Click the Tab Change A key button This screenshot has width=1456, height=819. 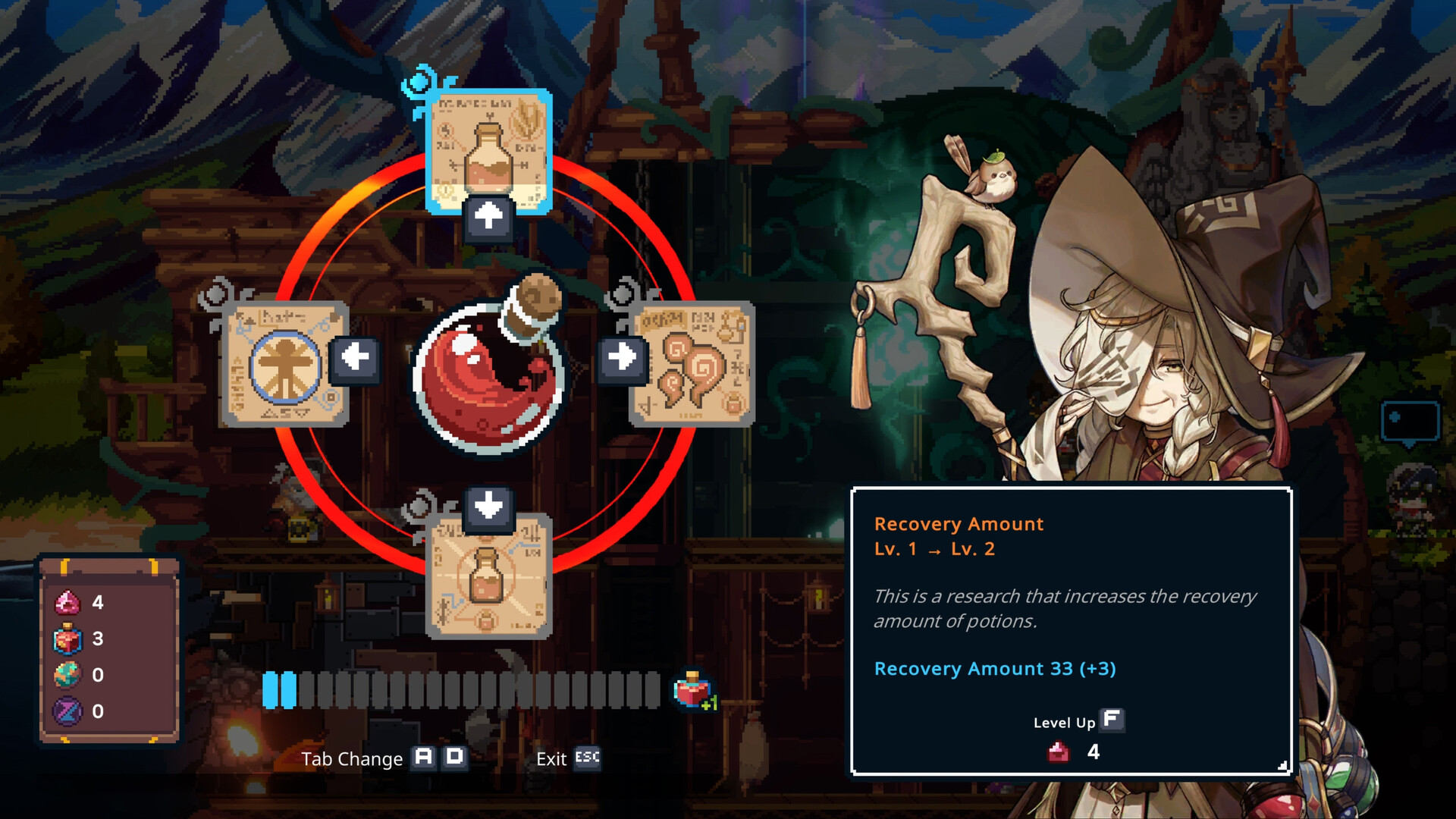click(422, 758)
